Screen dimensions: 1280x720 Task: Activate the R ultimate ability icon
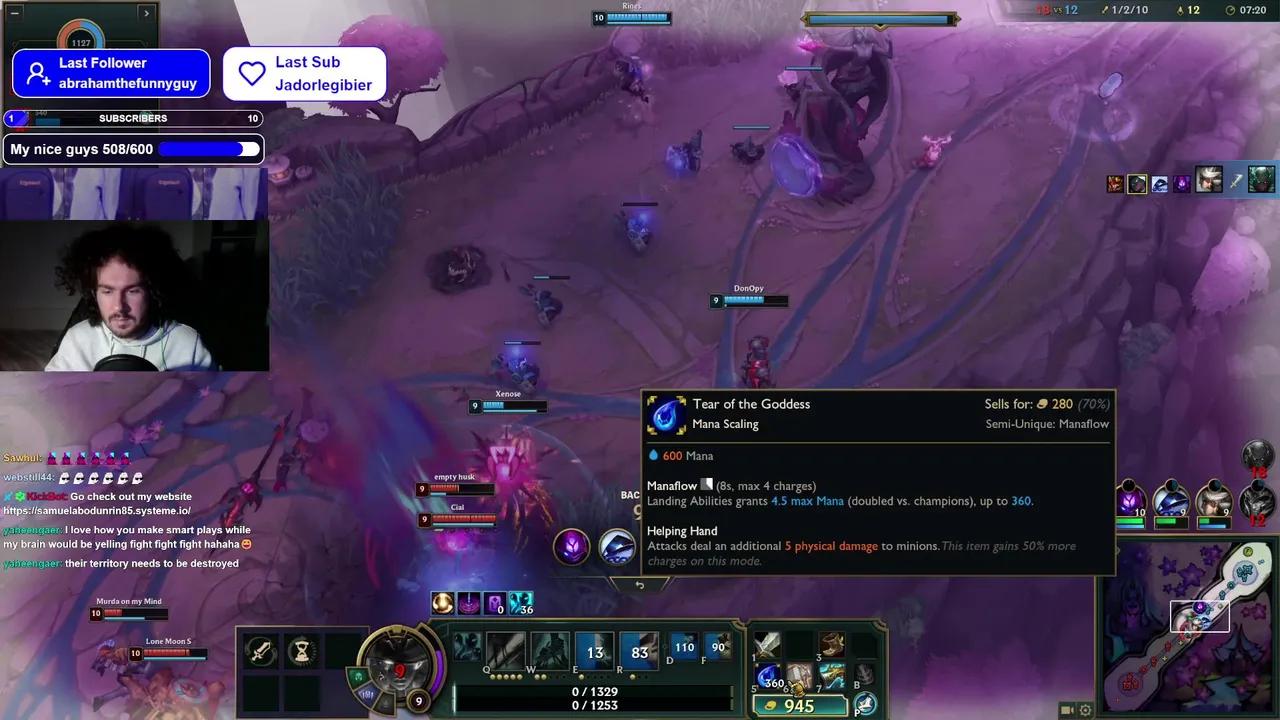point(636,649)
